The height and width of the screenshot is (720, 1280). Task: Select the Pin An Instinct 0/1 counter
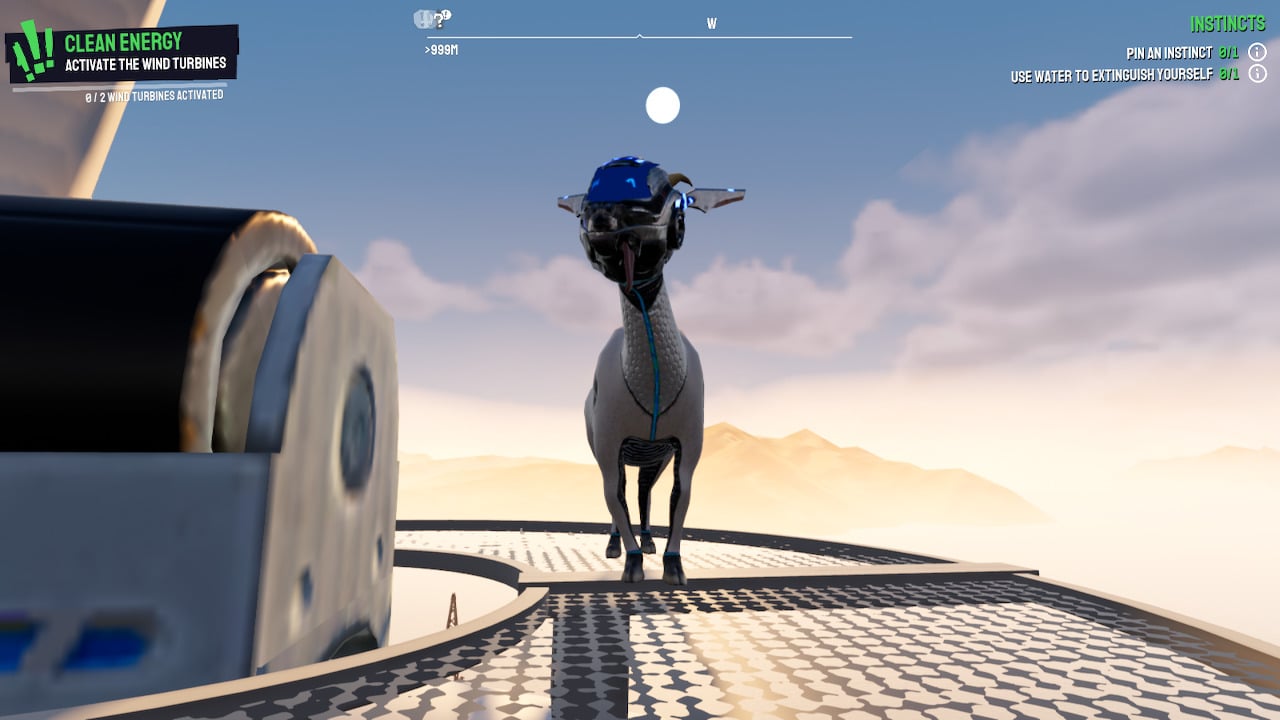tap(1229, 53)
